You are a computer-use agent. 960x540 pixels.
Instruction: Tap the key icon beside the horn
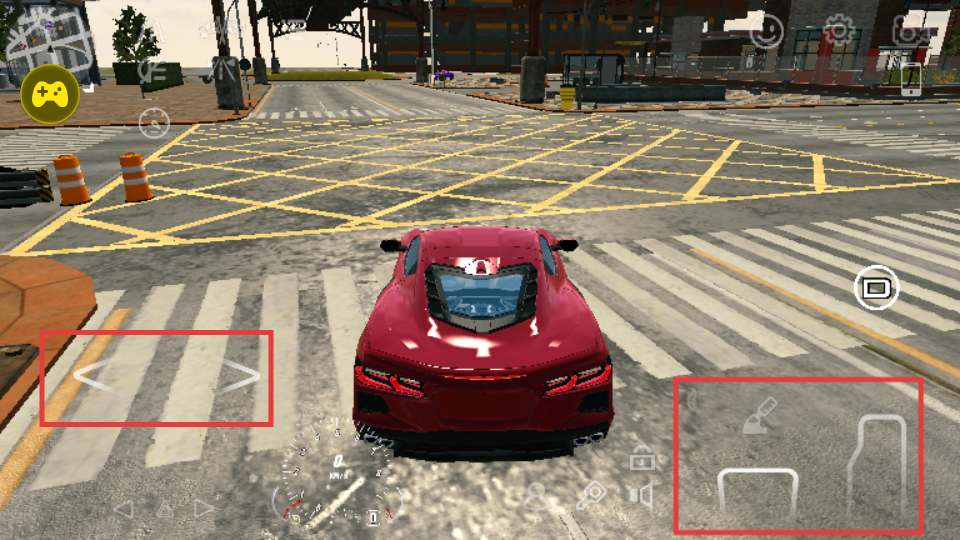click(593, 495)
